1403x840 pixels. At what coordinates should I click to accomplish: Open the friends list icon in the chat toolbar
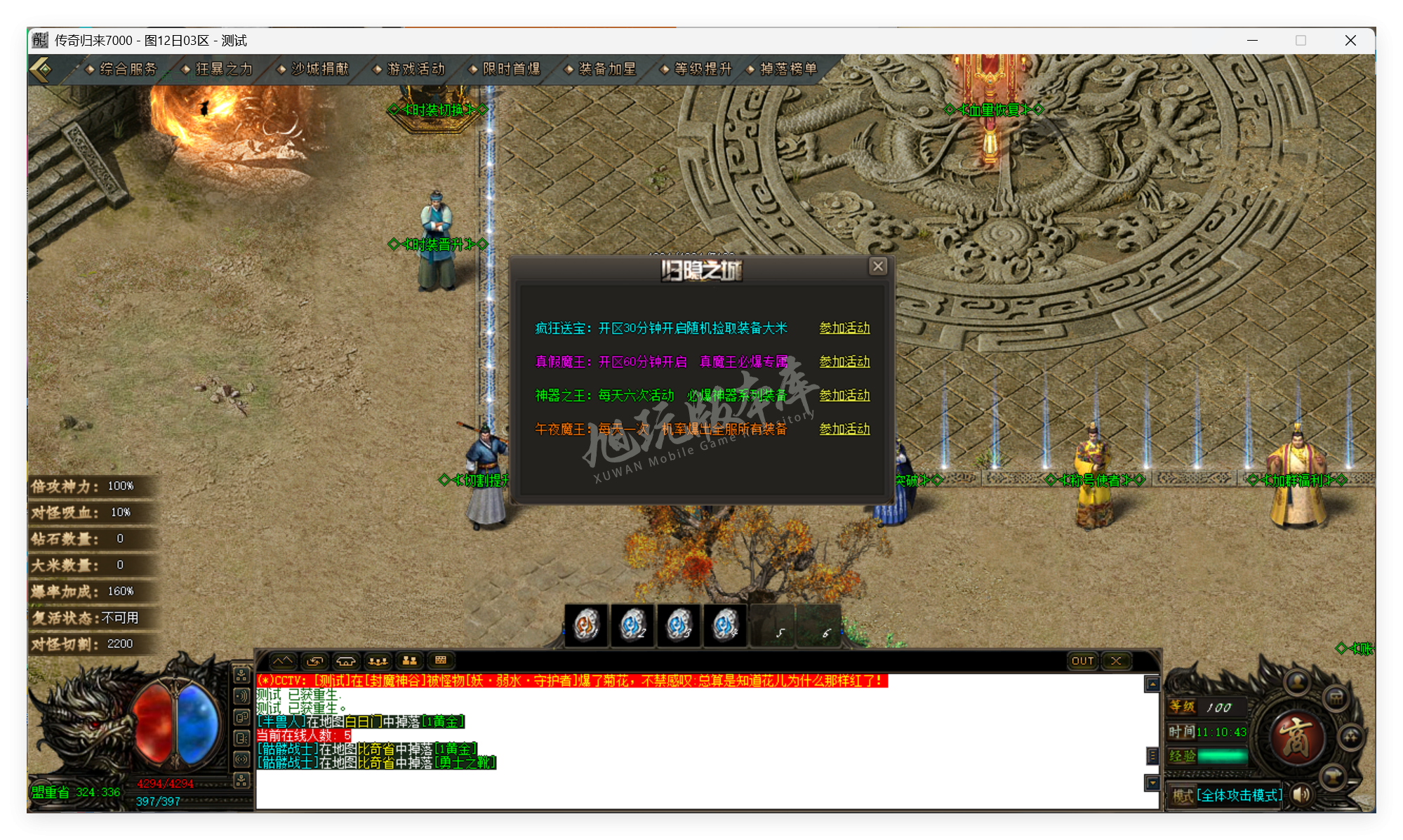tap(410, 662)
